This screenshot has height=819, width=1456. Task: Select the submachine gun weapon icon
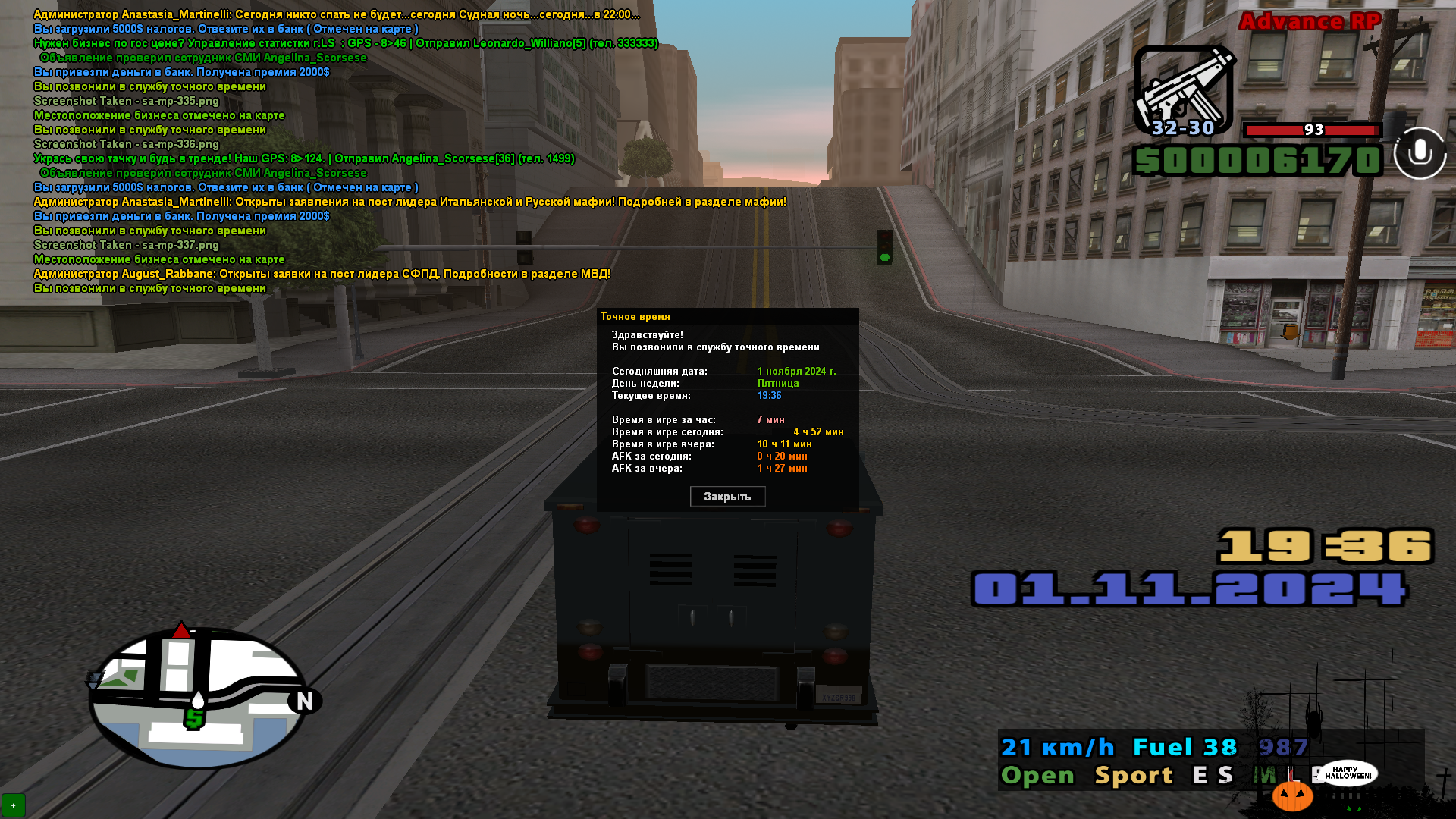pos(1184,90)
